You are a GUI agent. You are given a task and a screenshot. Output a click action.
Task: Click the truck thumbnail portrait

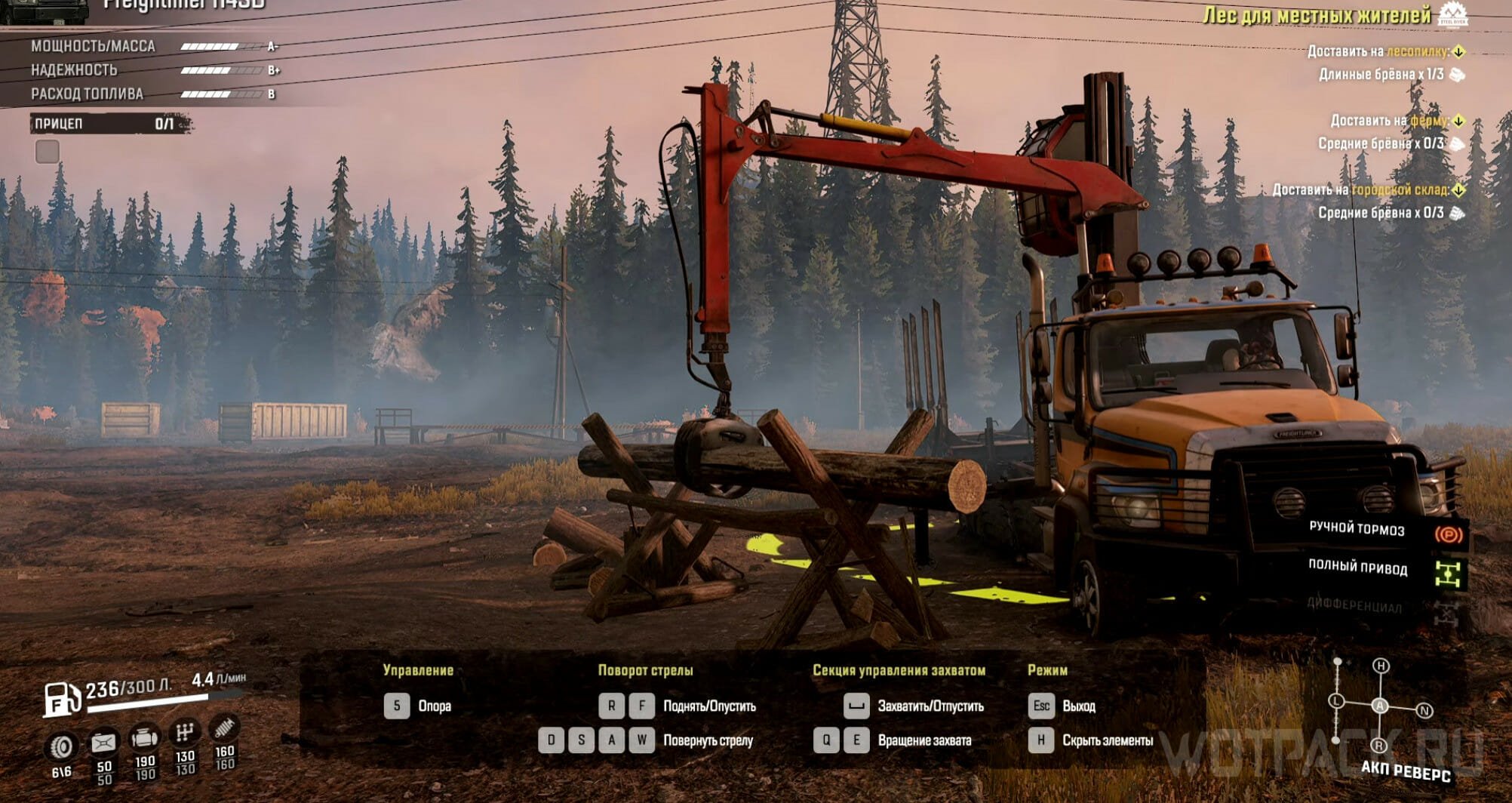coord(44,11)
